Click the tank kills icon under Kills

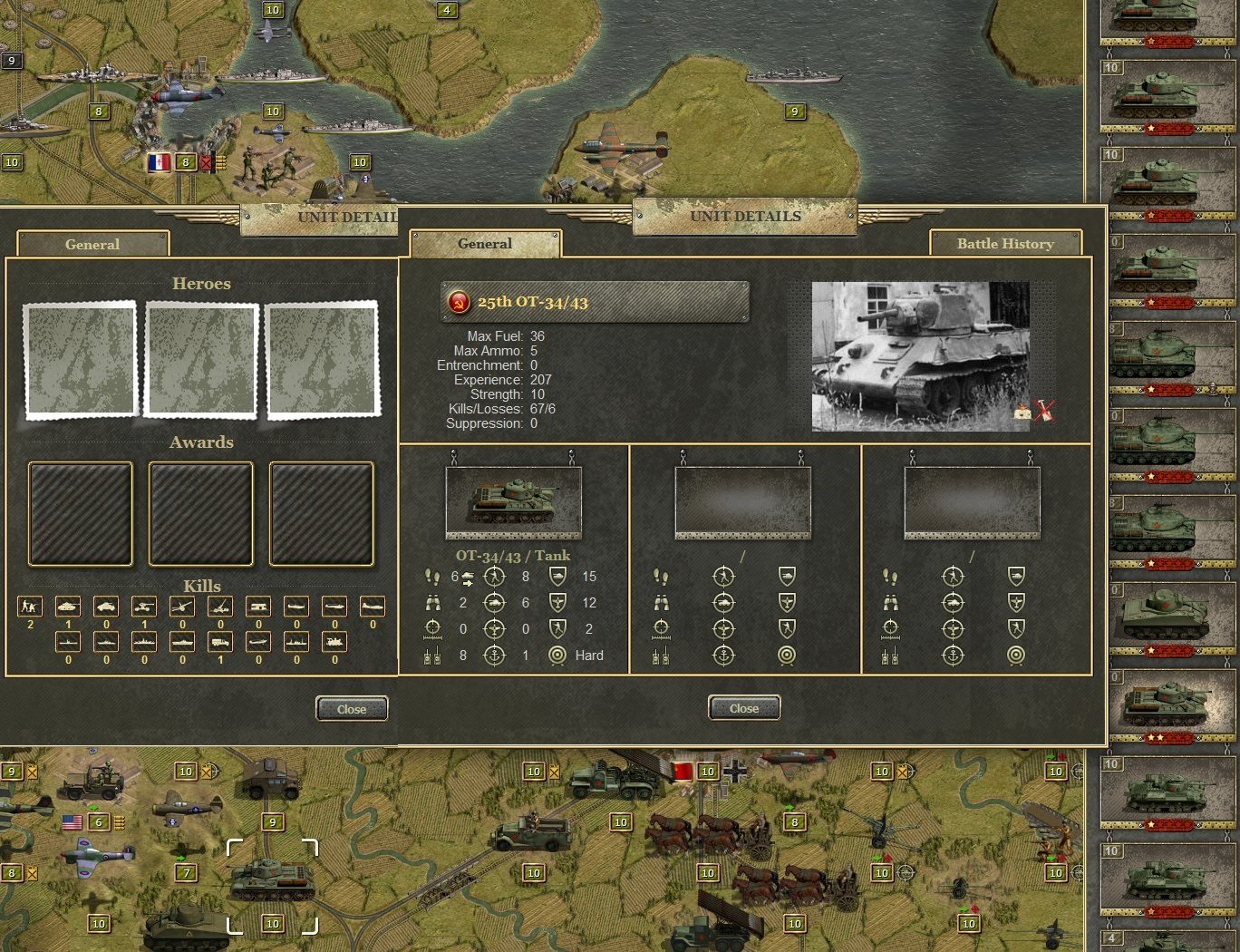(x=68, y=606)
